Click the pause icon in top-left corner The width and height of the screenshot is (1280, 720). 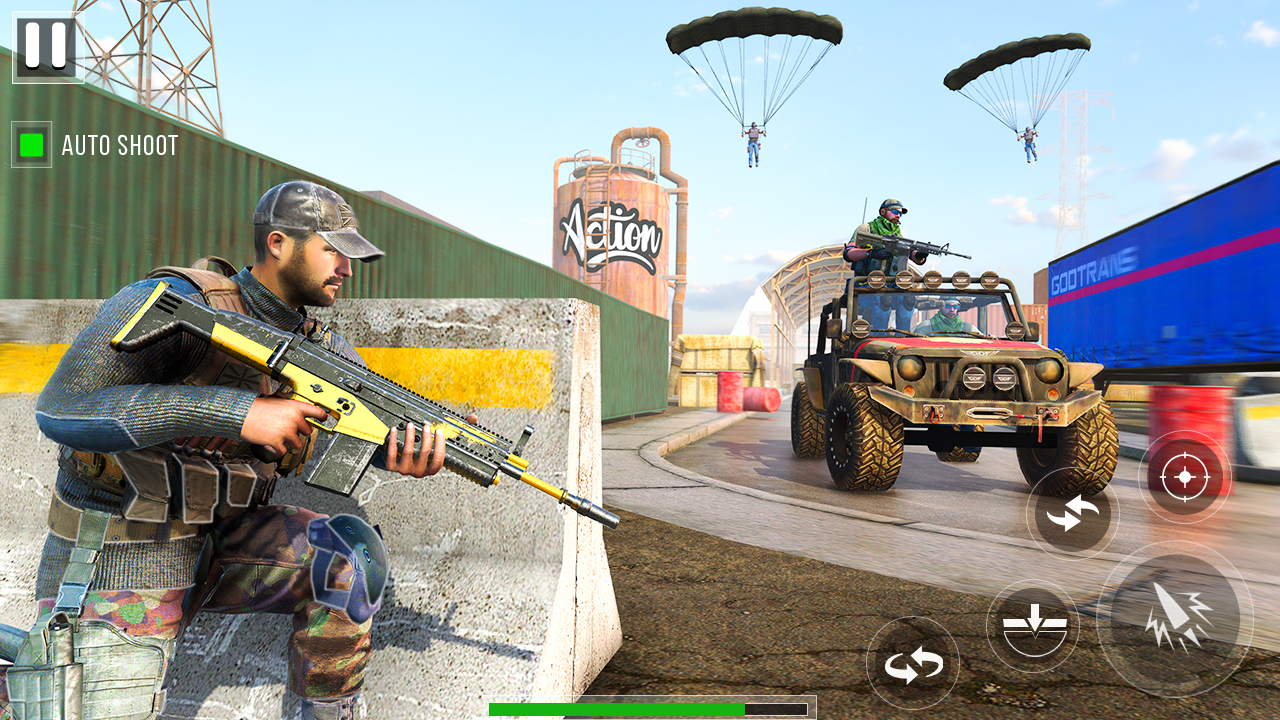pyautogui.click(x=44, y=44)
